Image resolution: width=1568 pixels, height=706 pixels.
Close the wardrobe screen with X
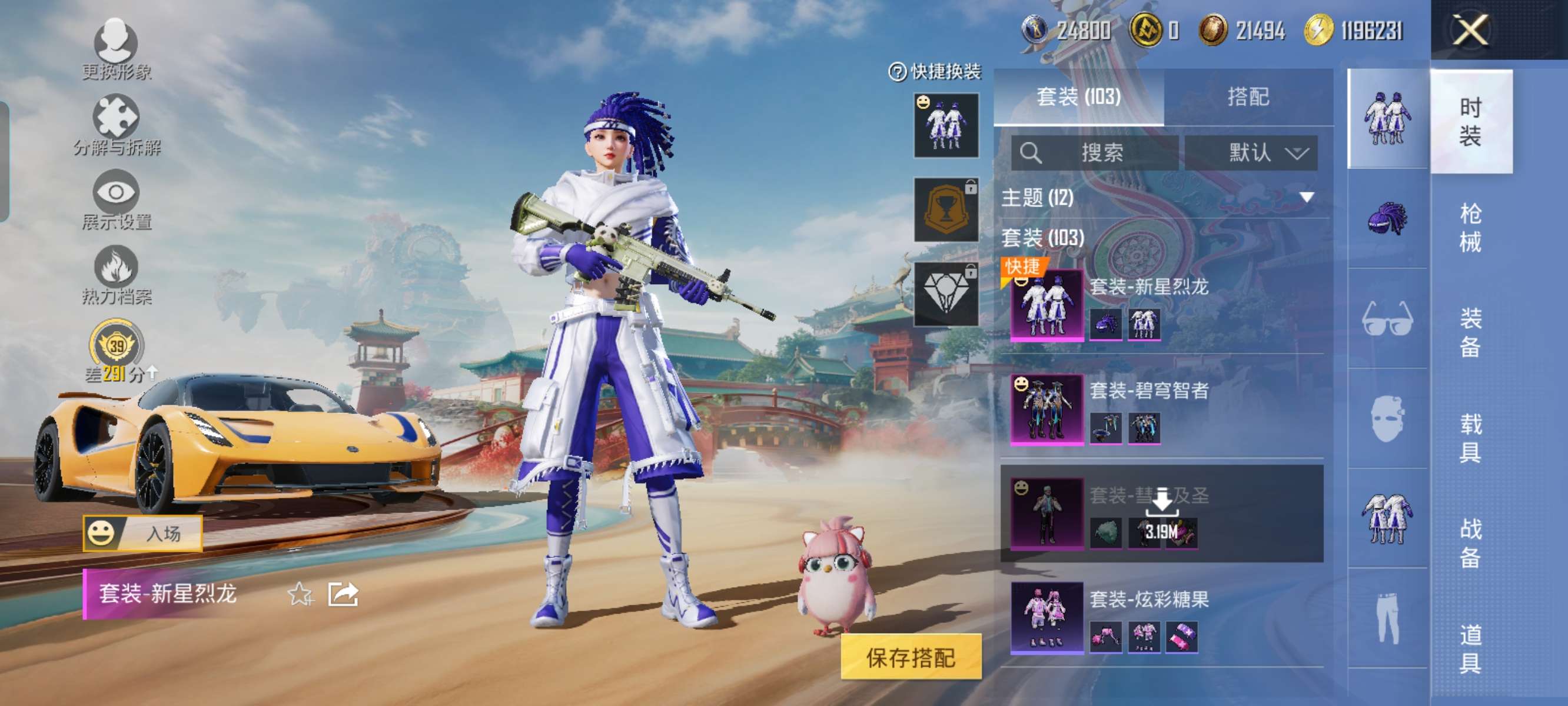(x=1470, y=29)
